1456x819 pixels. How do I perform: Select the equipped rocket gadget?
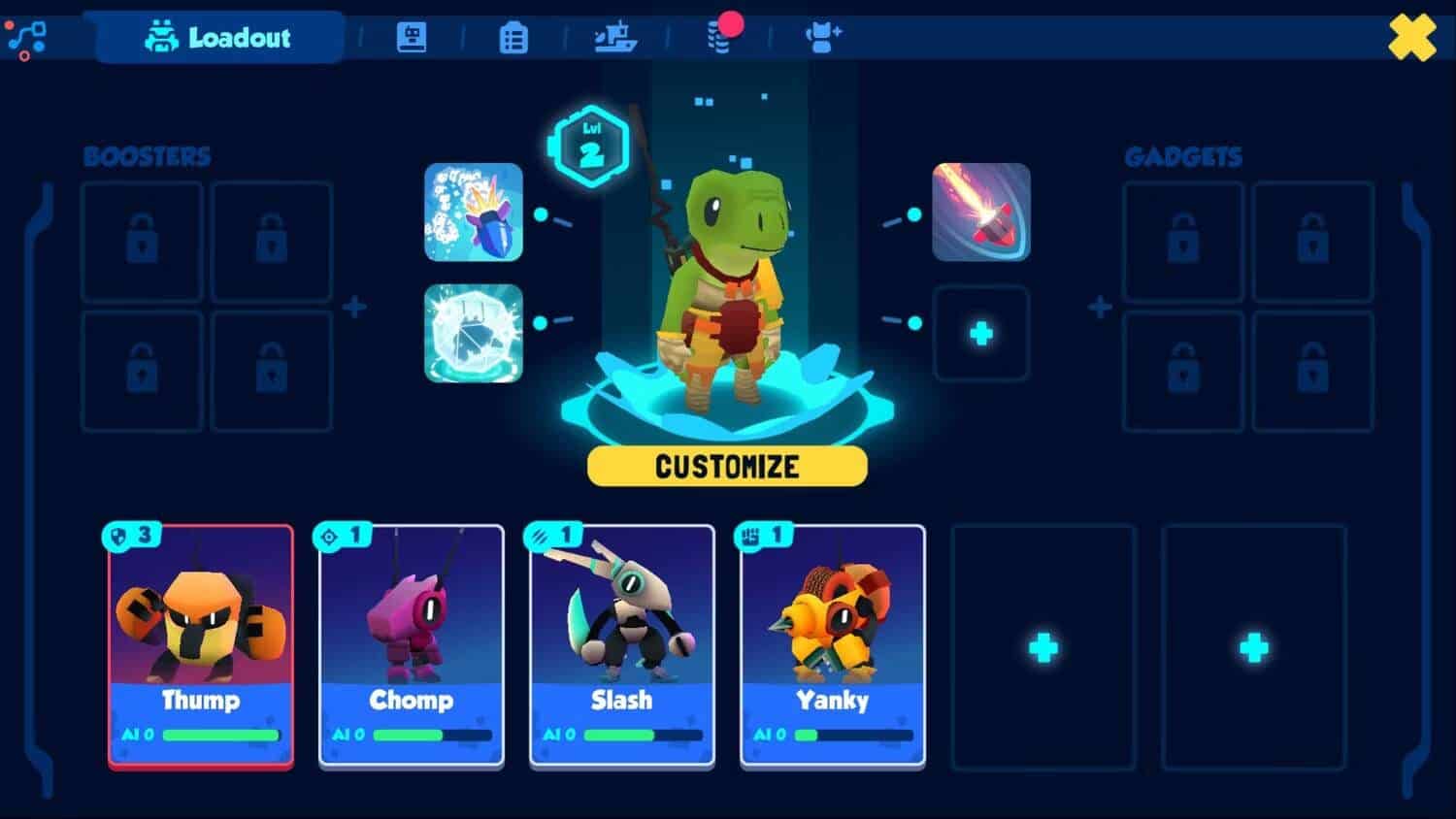coord(981,212)
